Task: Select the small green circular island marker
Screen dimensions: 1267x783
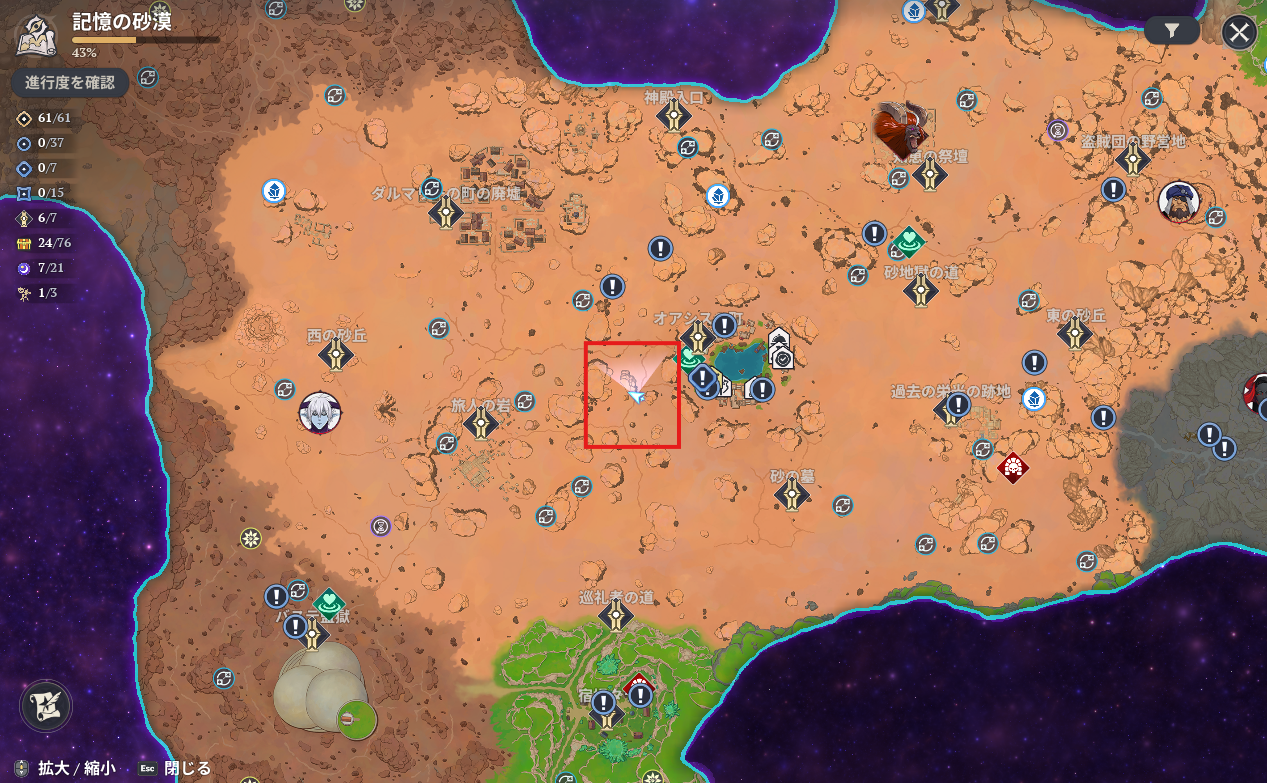Action: tap(357, 718)
